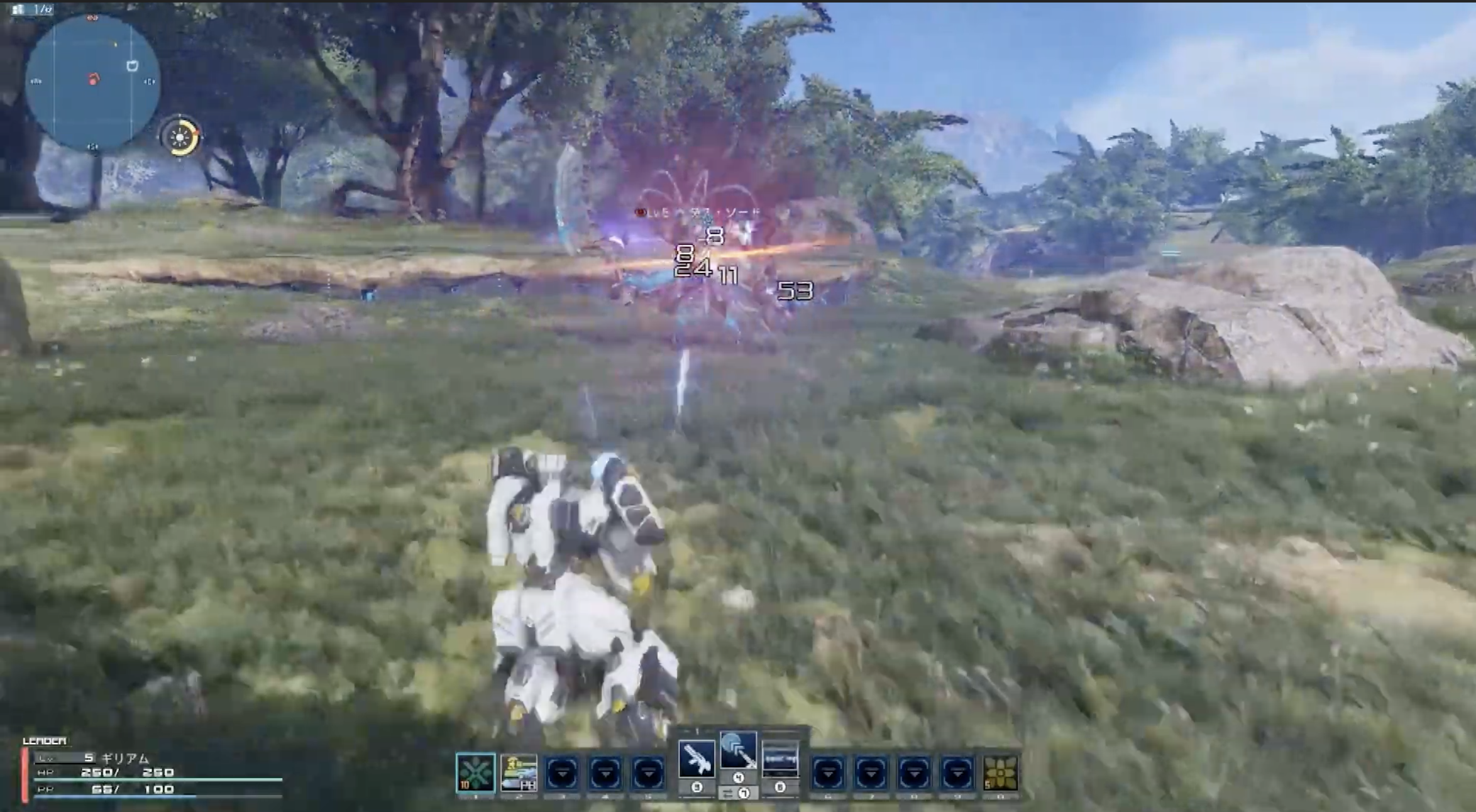Activate the assault rifle weapon icon
Screen dimensions: 1476x812
[x=697, y=759]
